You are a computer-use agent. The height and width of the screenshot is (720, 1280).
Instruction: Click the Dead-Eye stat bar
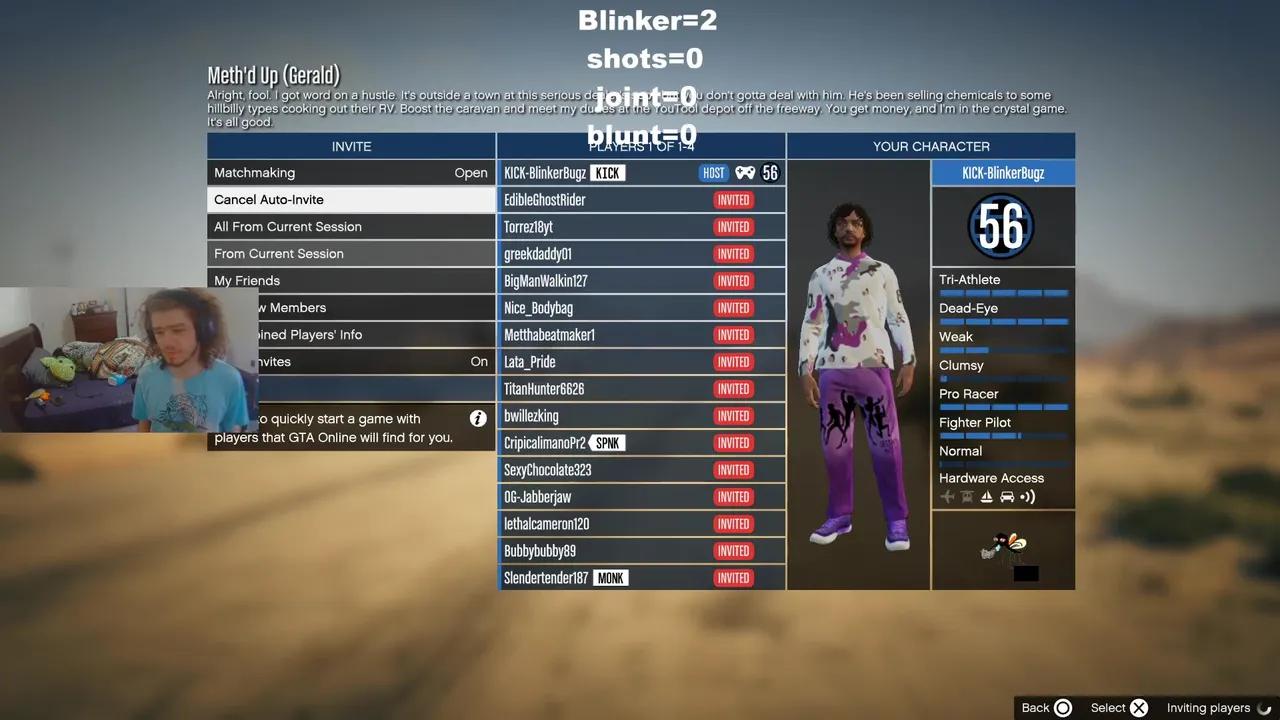(x=1003, y=321)
